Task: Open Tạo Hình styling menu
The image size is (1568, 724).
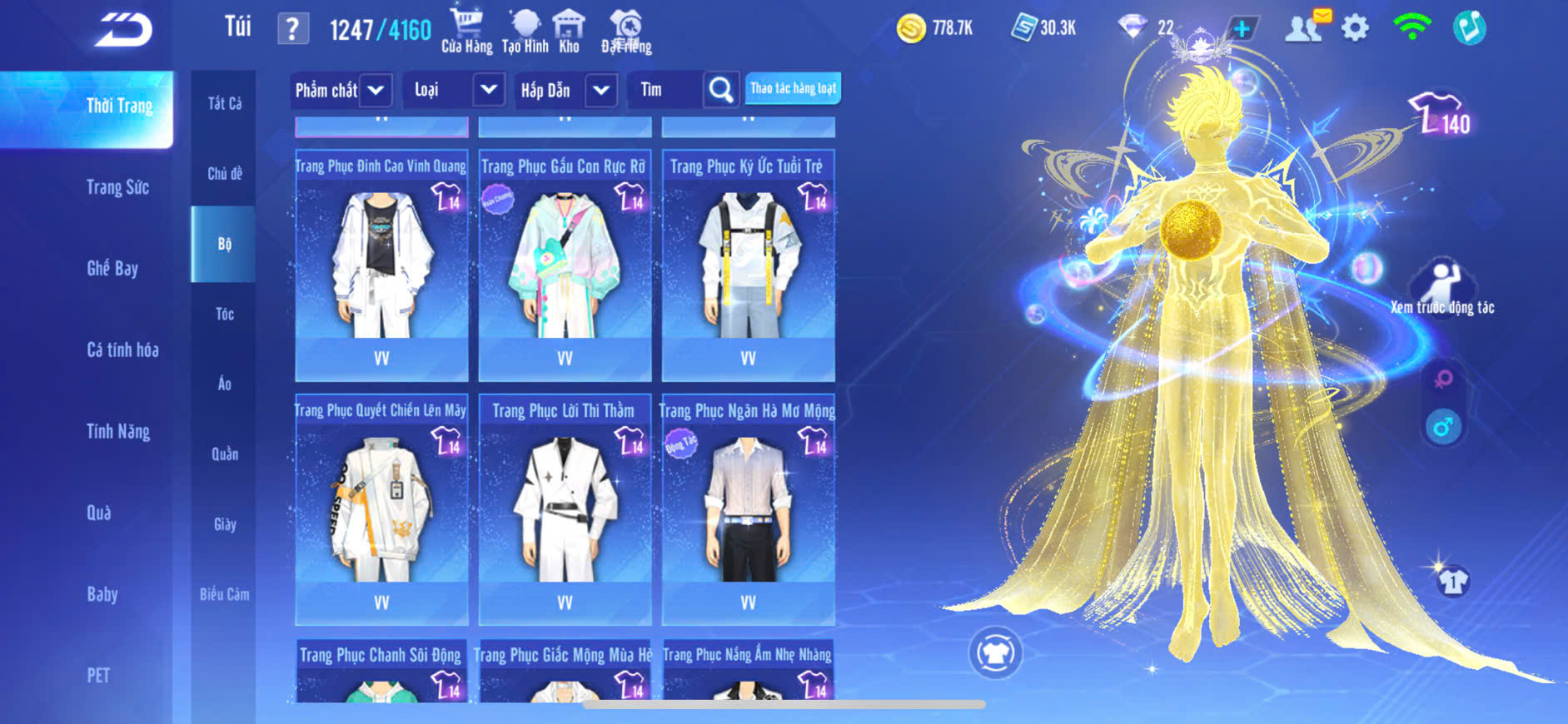Action: (525, 31)
